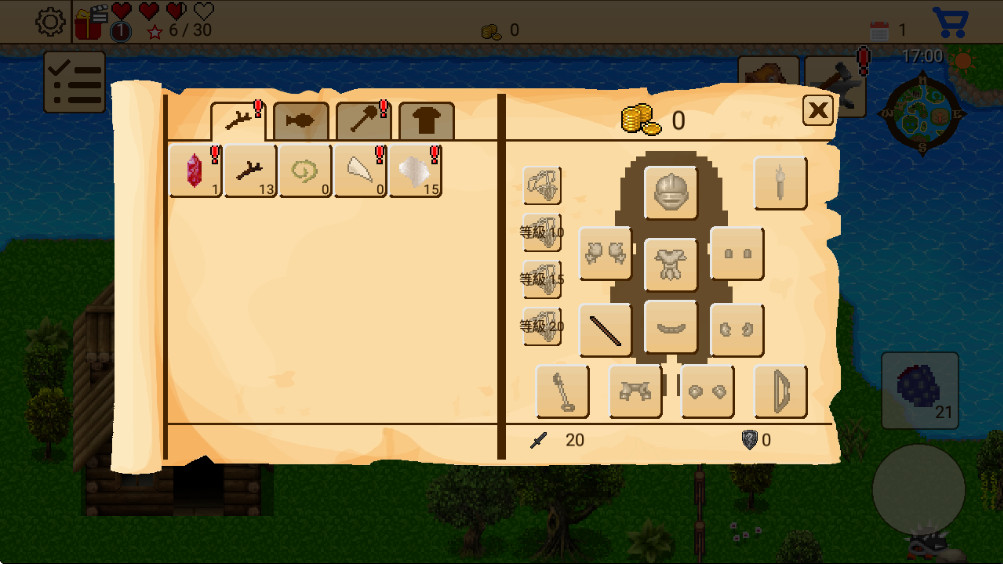This screenshot has width=1003, height=564.
Task: Open the checklist quest button
Action: pos(75,82)
